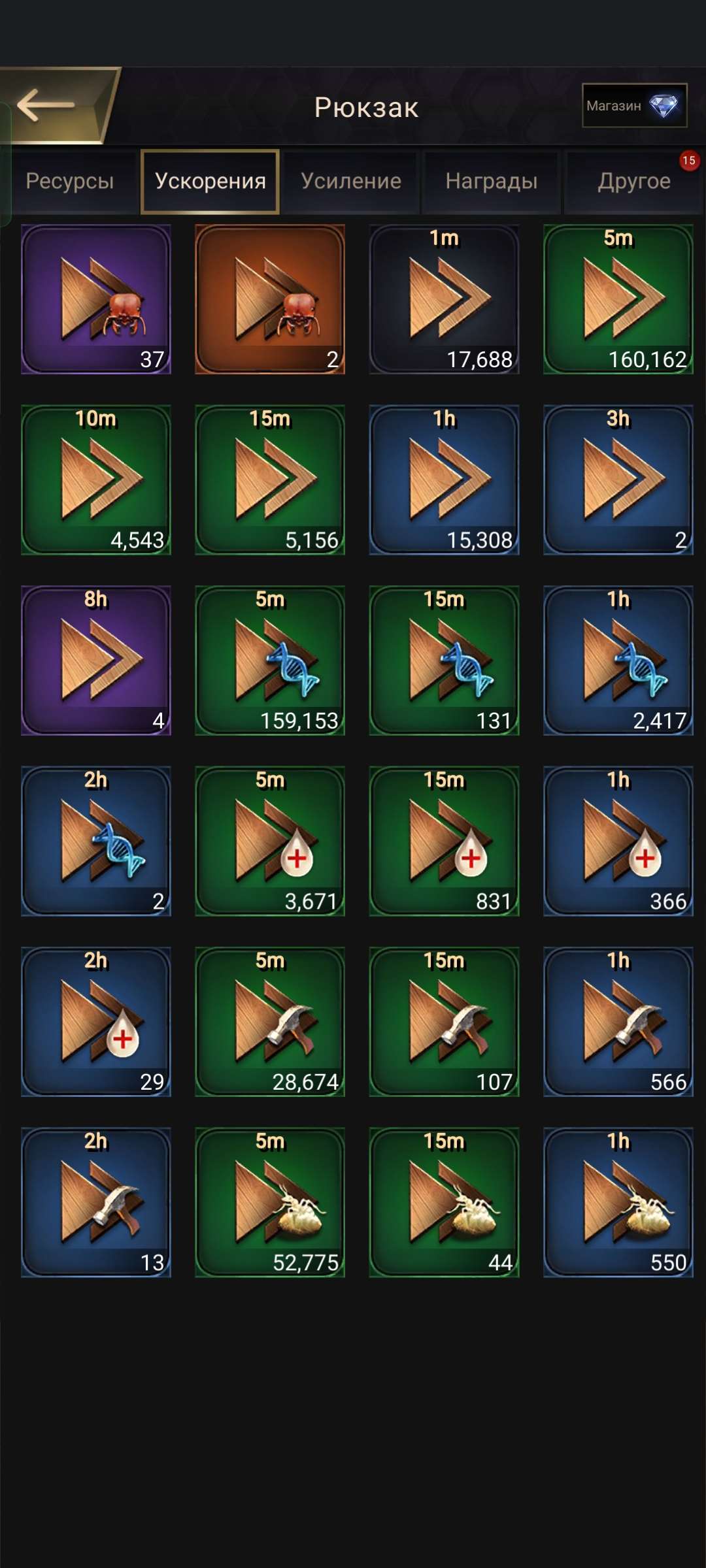Pick the 10m general speedup

[x=96, y=480]
